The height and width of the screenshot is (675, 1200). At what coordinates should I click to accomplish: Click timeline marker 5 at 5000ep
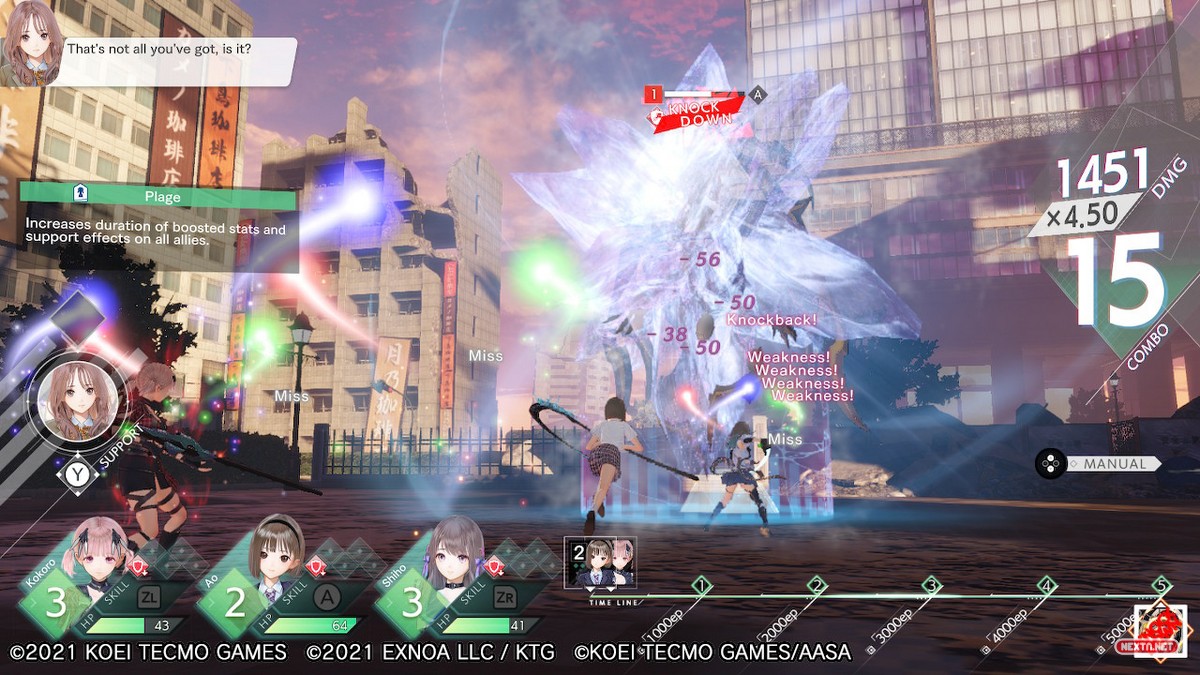tap(1161, 585)
